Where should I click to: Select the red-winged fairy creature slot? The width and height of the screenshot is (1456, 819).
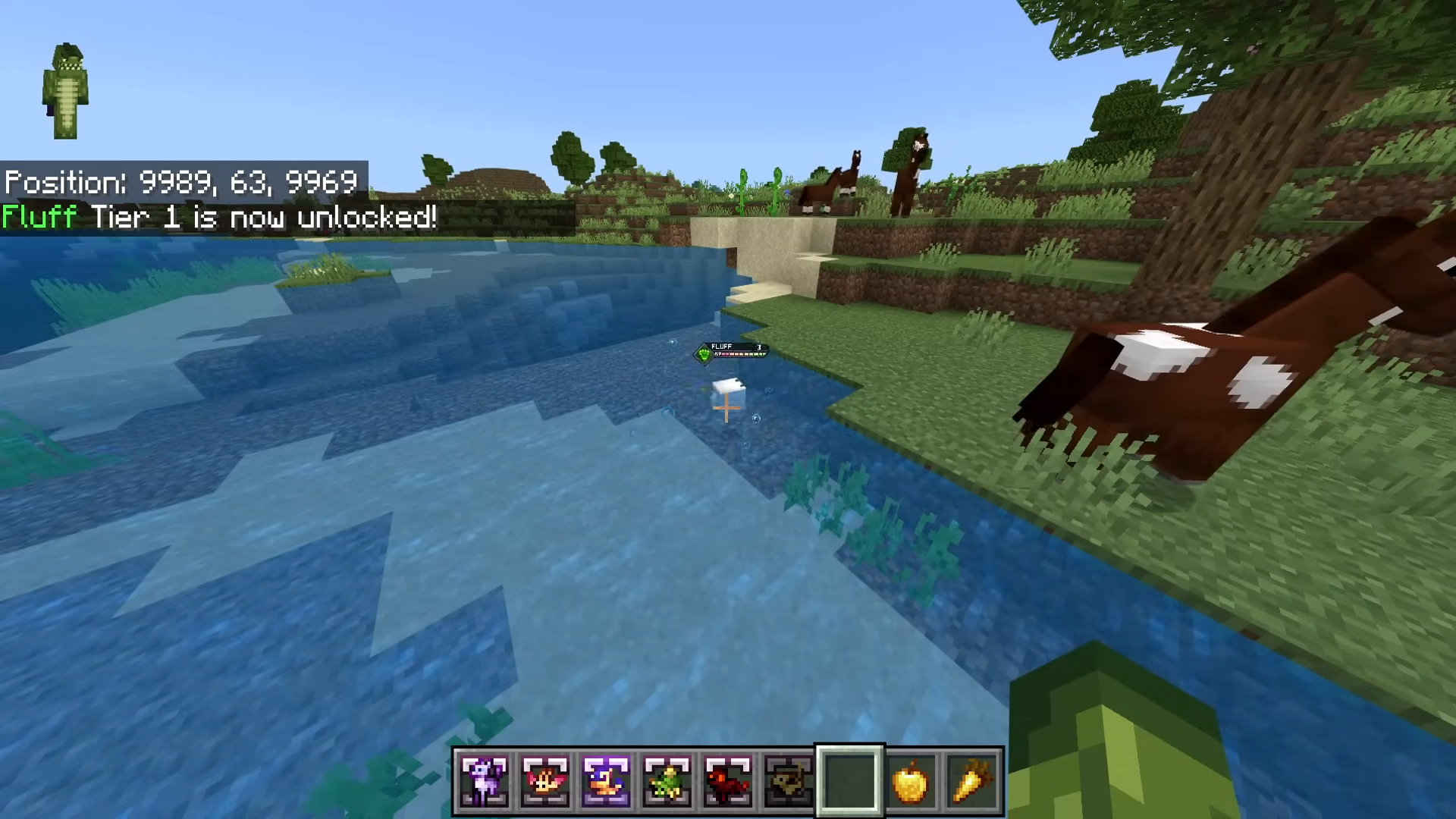(545, 780)
